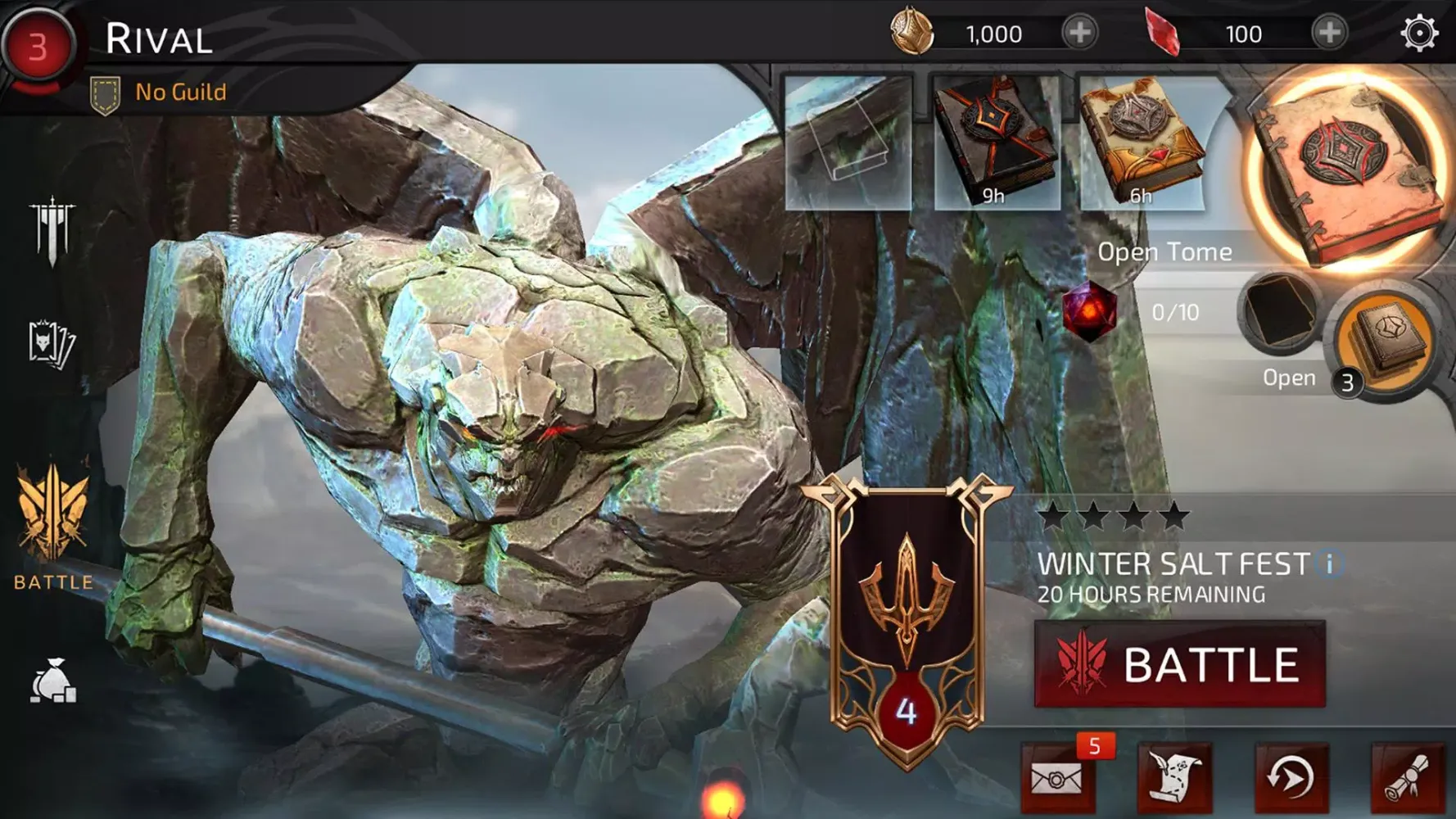Open the settings gear
1456x819 pixels.
click(1418, 34)
